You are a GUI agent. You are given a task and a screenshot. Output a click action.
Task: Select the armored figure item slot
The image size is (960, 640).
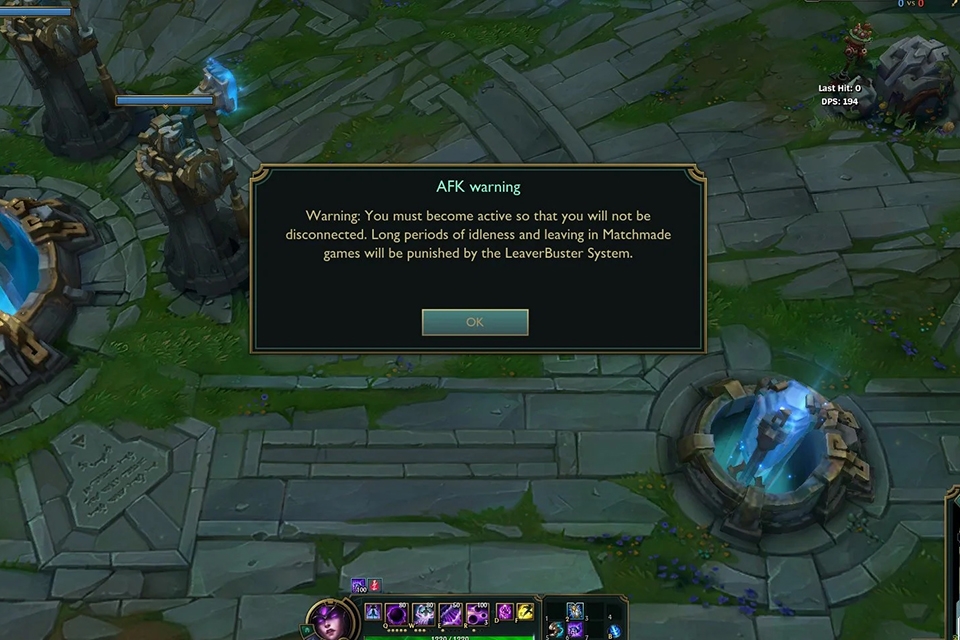(575, 611)
